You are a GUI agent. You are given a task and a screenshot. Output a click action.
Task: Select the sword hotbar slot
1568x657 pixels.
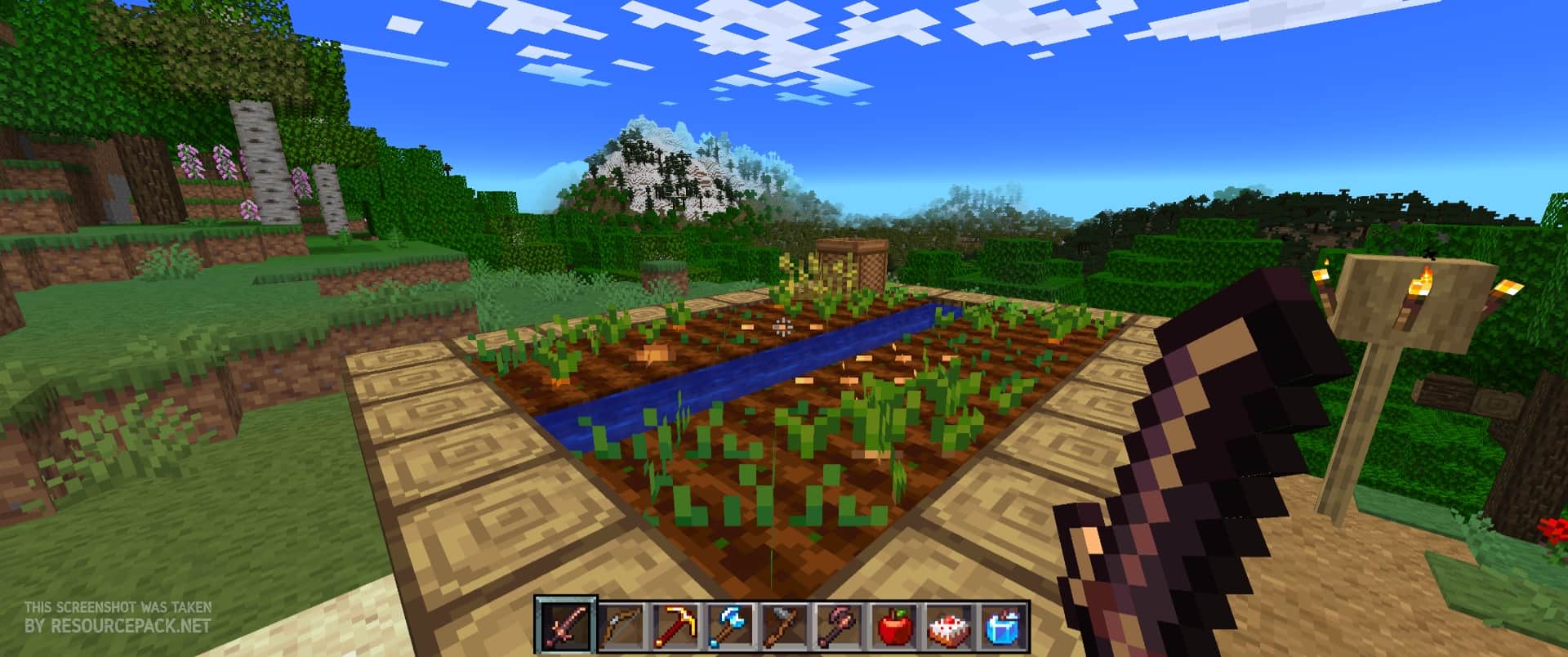pos(563,627)
